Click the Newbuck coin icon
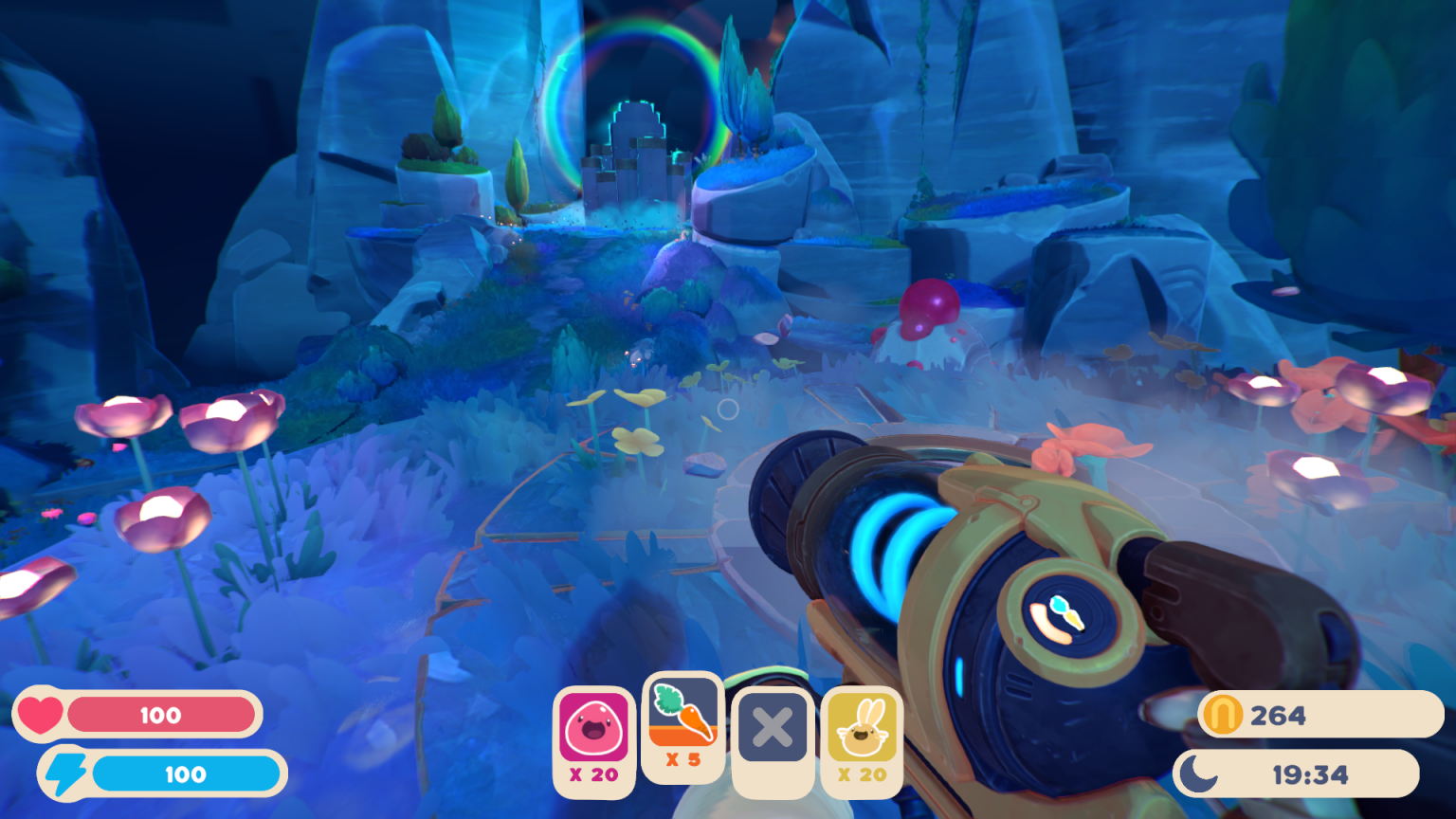1456x819 pixels. [x=1223, y=716]
